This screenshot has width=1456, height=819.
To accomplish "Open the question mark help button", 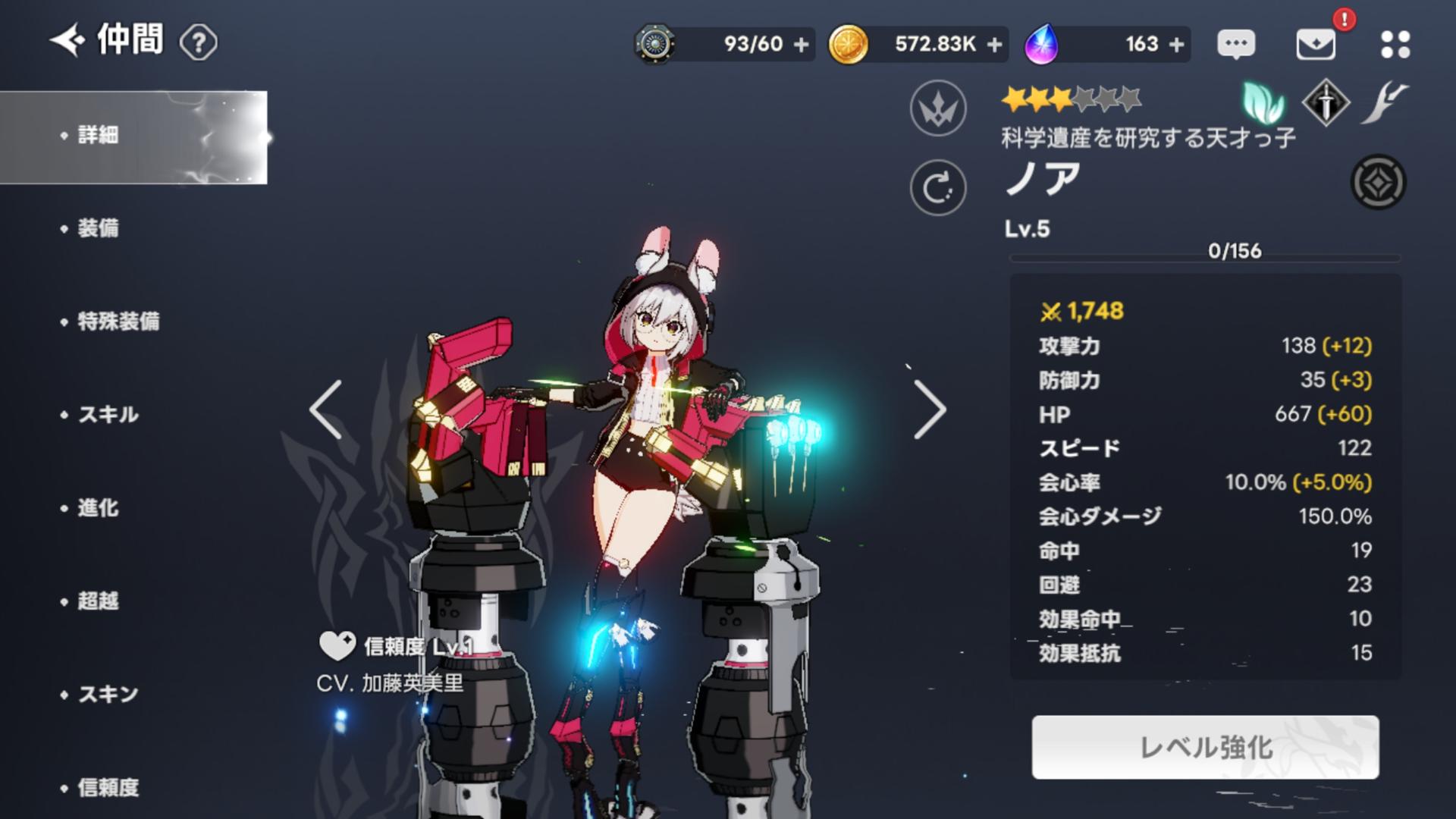I will point(199,42).
